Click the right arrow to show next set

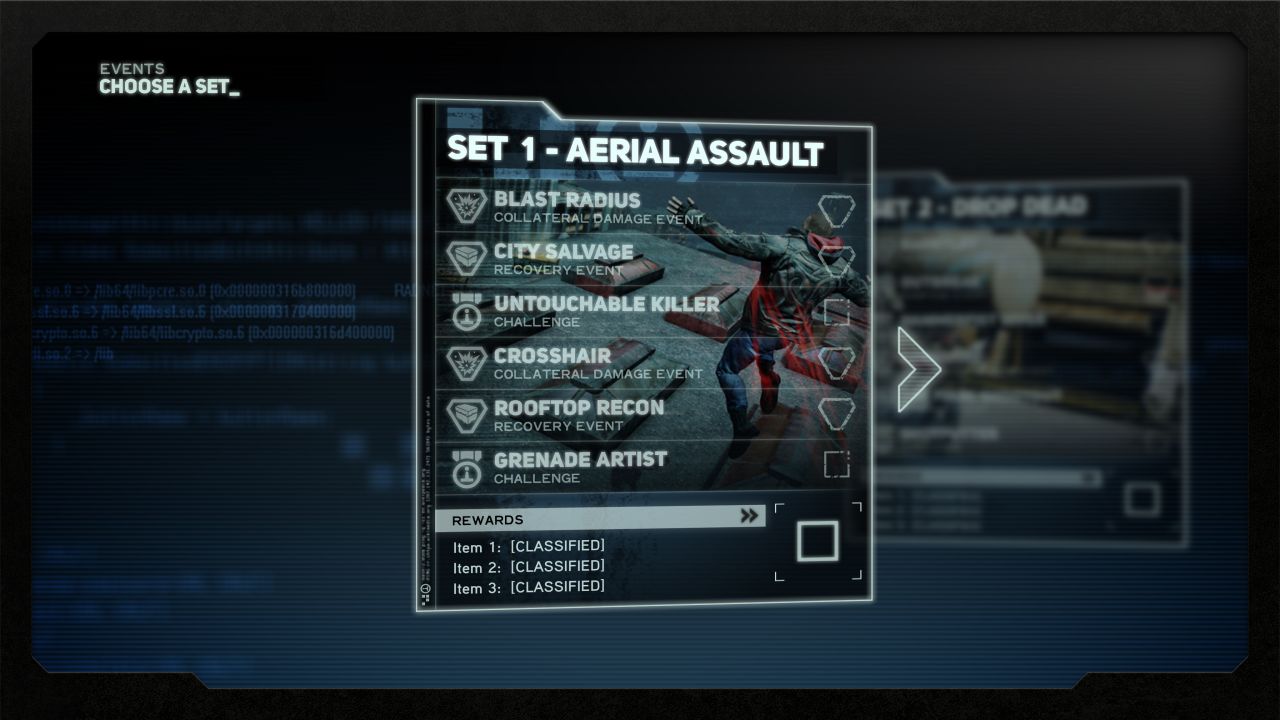918,369
